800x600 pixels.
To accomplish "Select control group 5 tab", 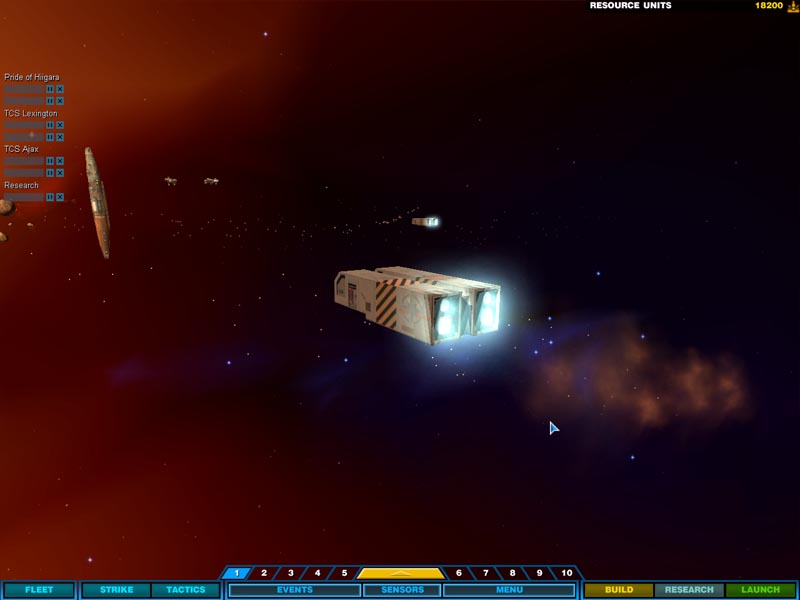I will click(x=344, y=573).
